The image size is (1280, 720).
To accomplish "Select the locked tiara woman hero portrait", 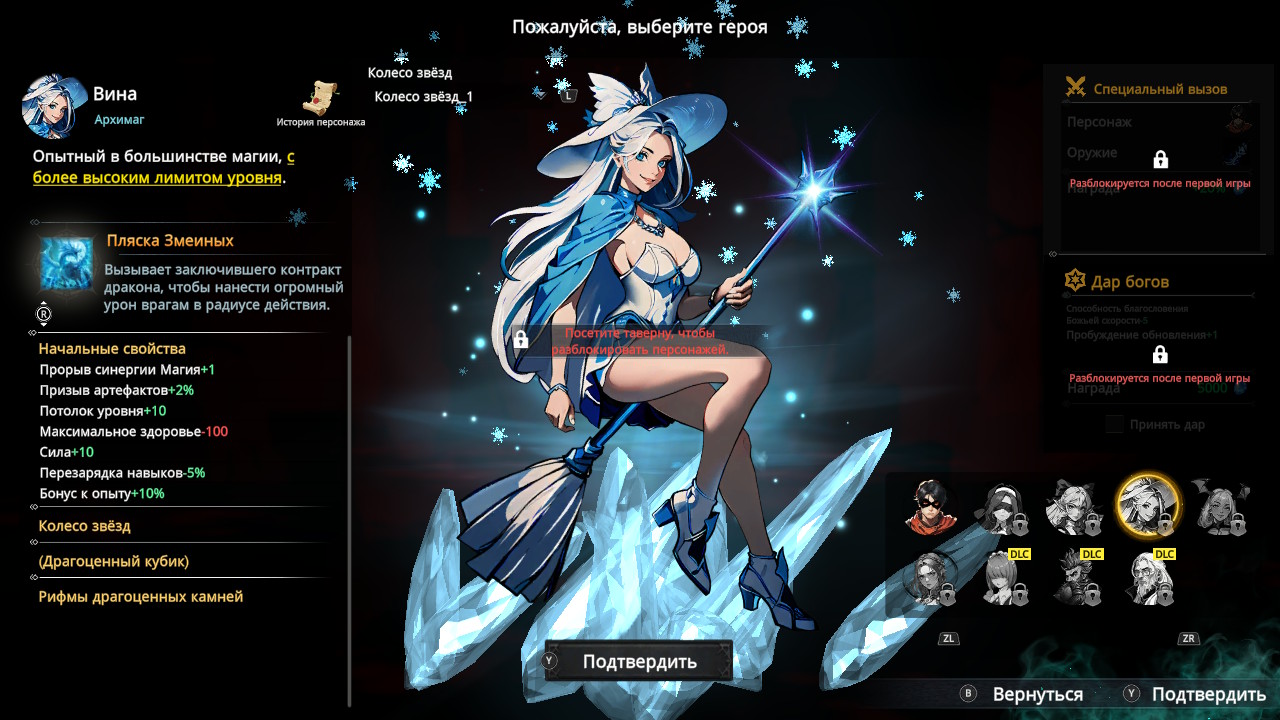I will pyautogui.click(x=930, y=579).
